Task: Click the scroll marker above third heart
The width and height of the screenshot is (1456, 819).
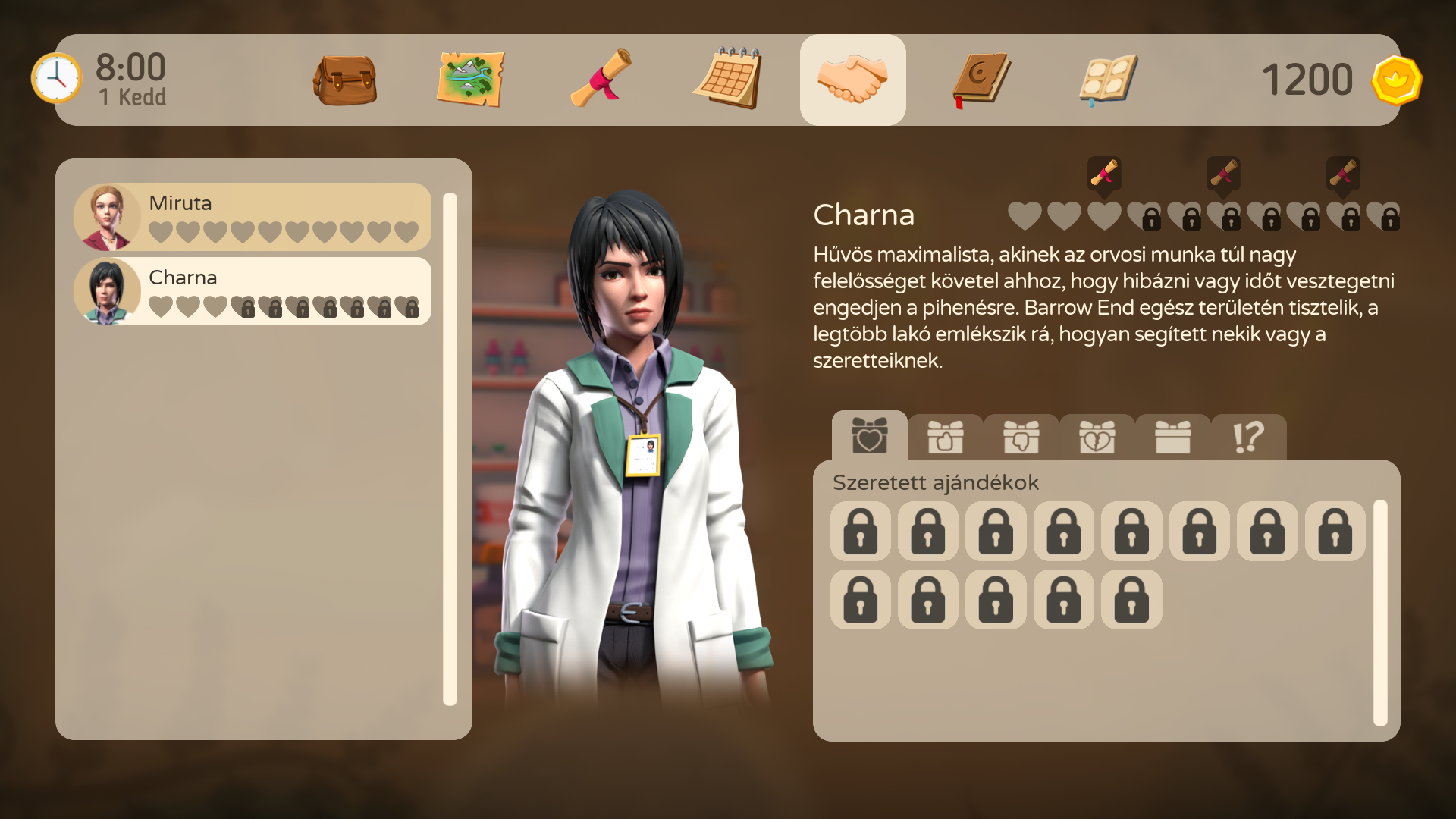Action: [1104, 174]
